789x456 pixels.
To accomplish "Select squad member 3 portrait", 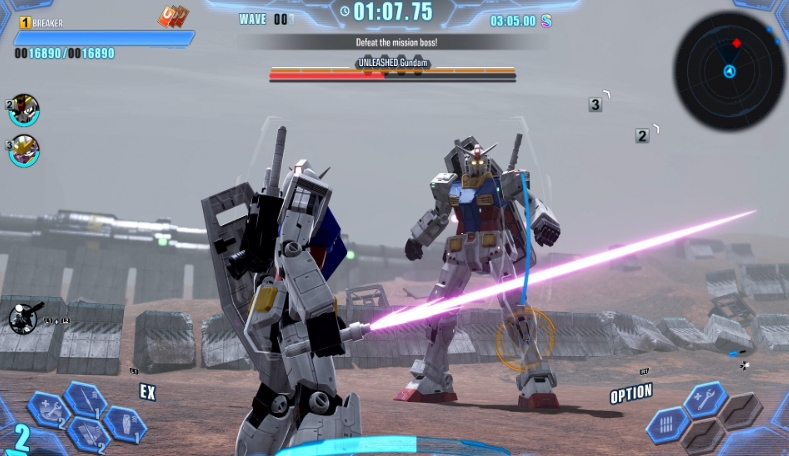I will [x=24, y=150].
